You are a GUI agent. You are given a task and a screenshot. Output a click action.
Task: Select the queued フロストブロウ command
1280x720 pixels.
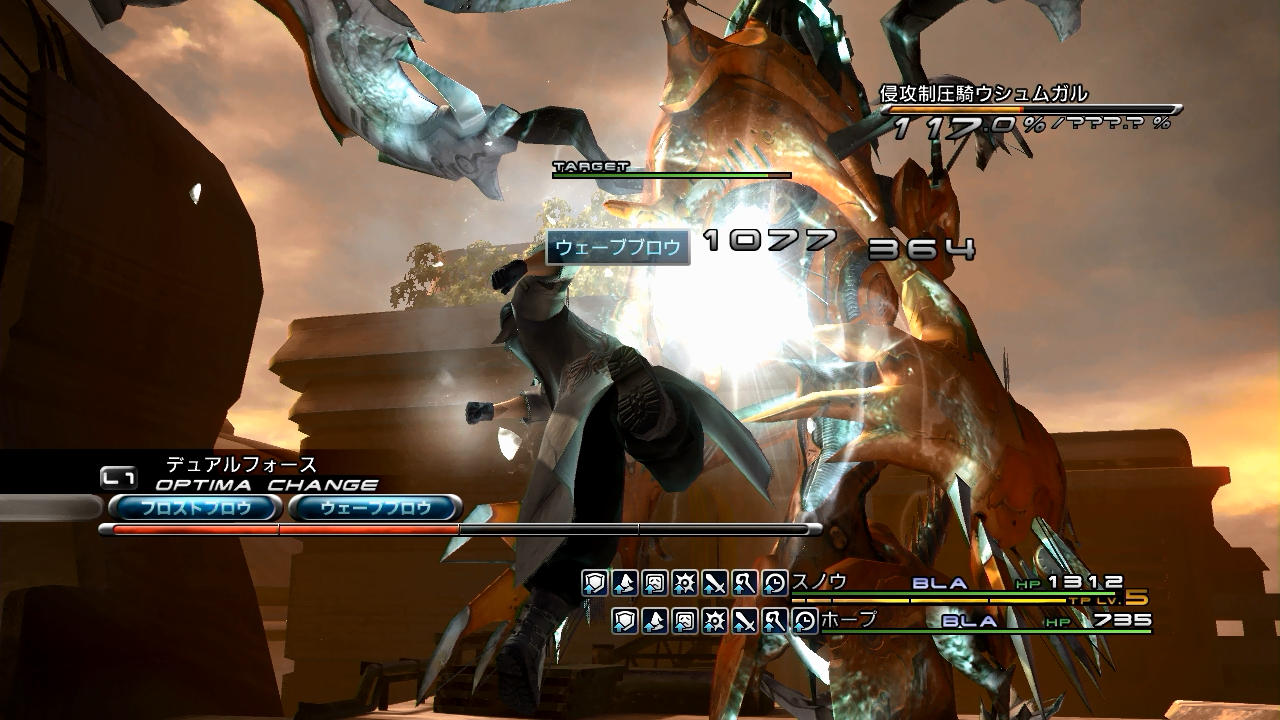193,508
